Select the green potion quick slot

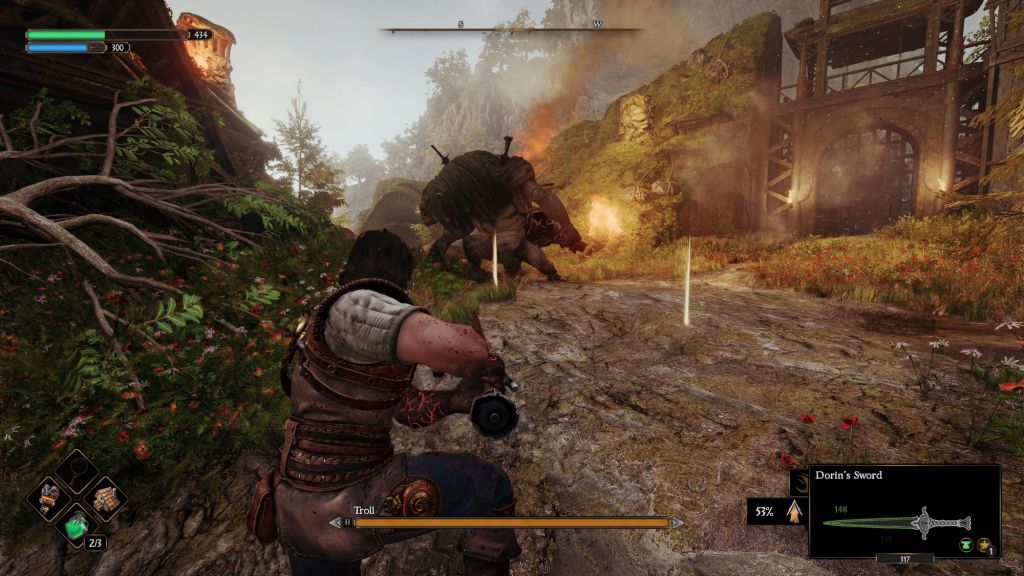click(76, 524)
